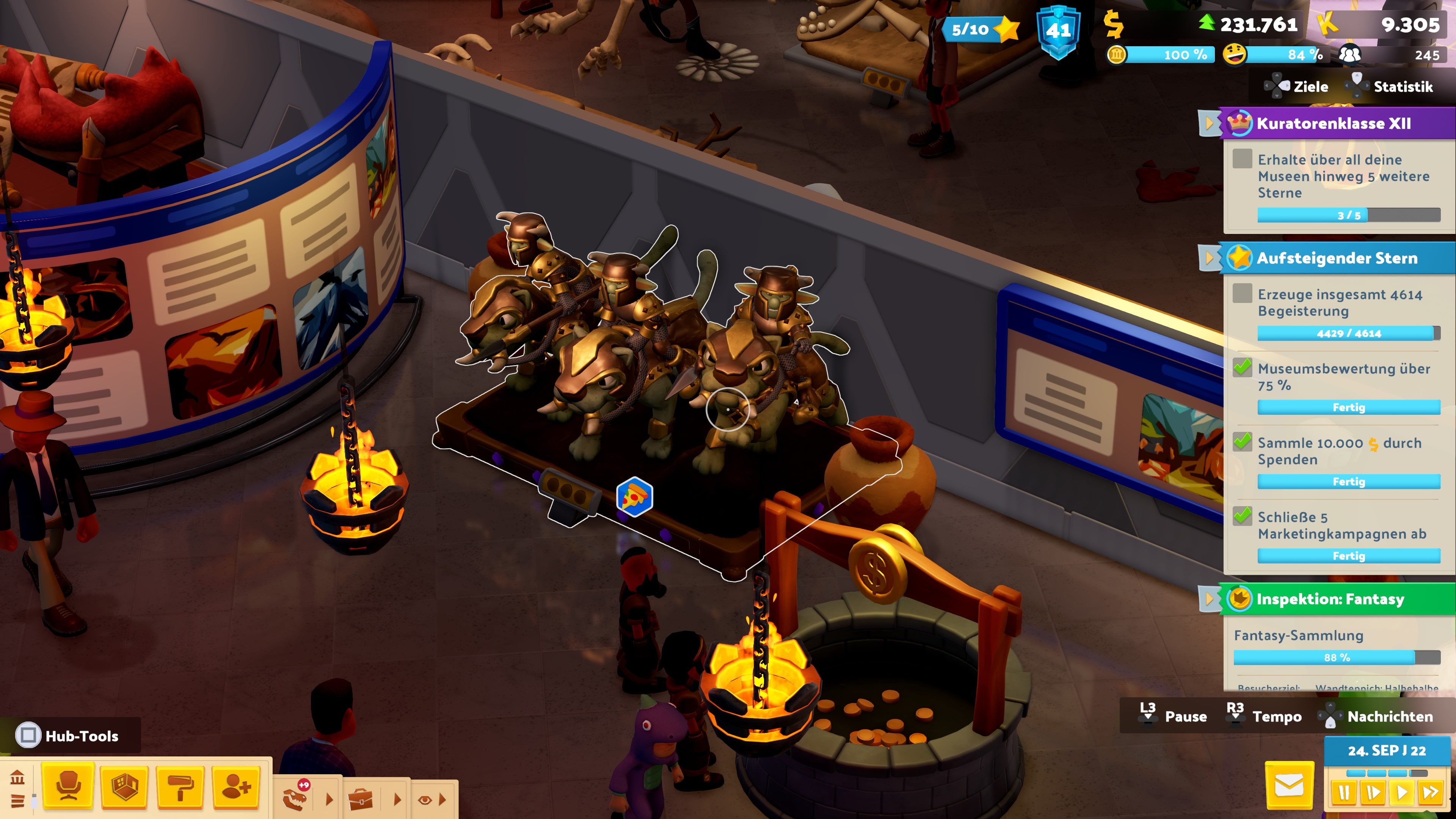1456x819 pixels.
Task: Open the chair furniture items menu
Action: click(68, 787)
